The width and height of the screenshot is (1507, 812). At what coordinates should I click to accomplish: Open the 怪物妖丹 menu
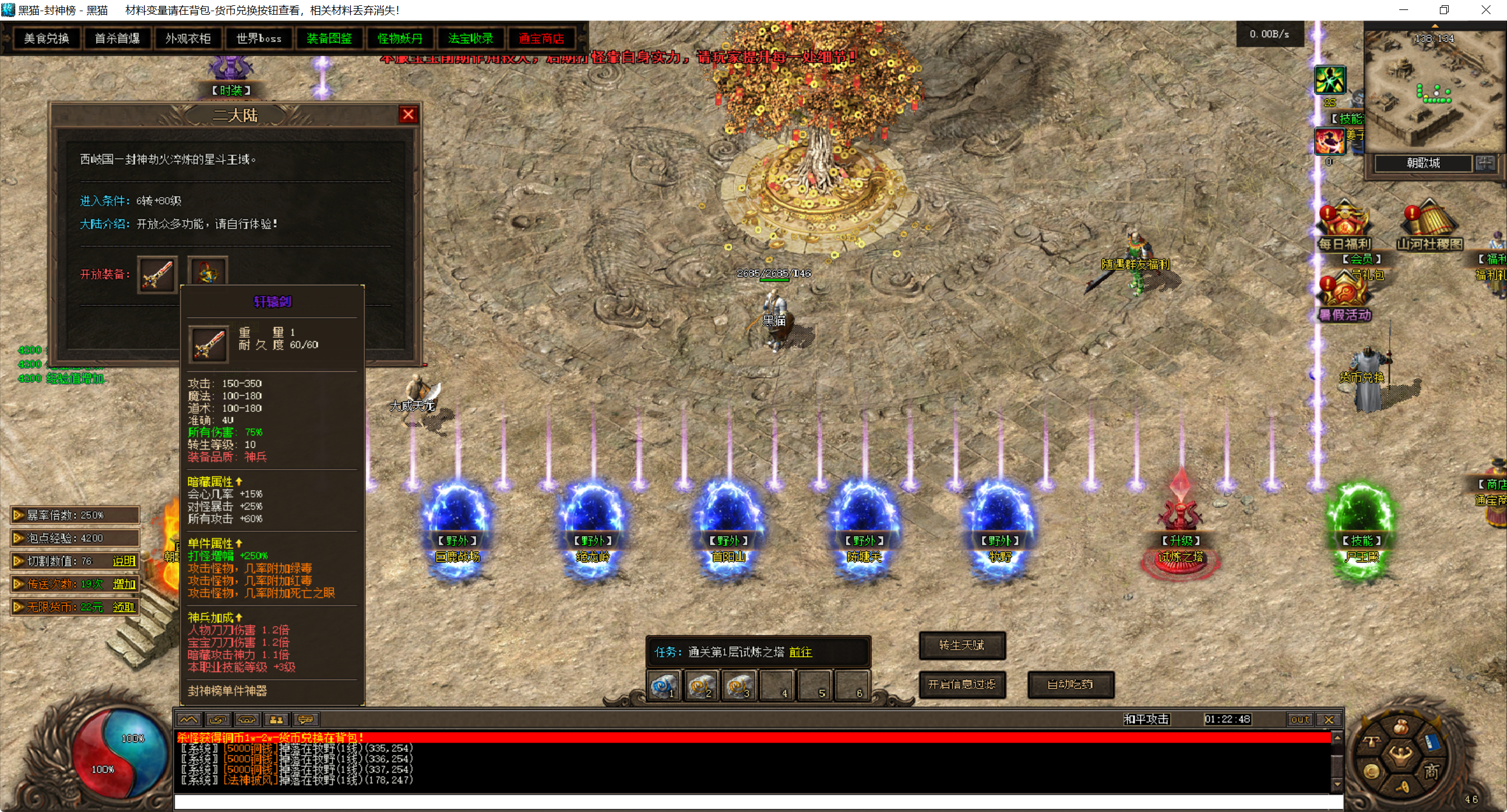pyautogui.click(x=400, y=39)
